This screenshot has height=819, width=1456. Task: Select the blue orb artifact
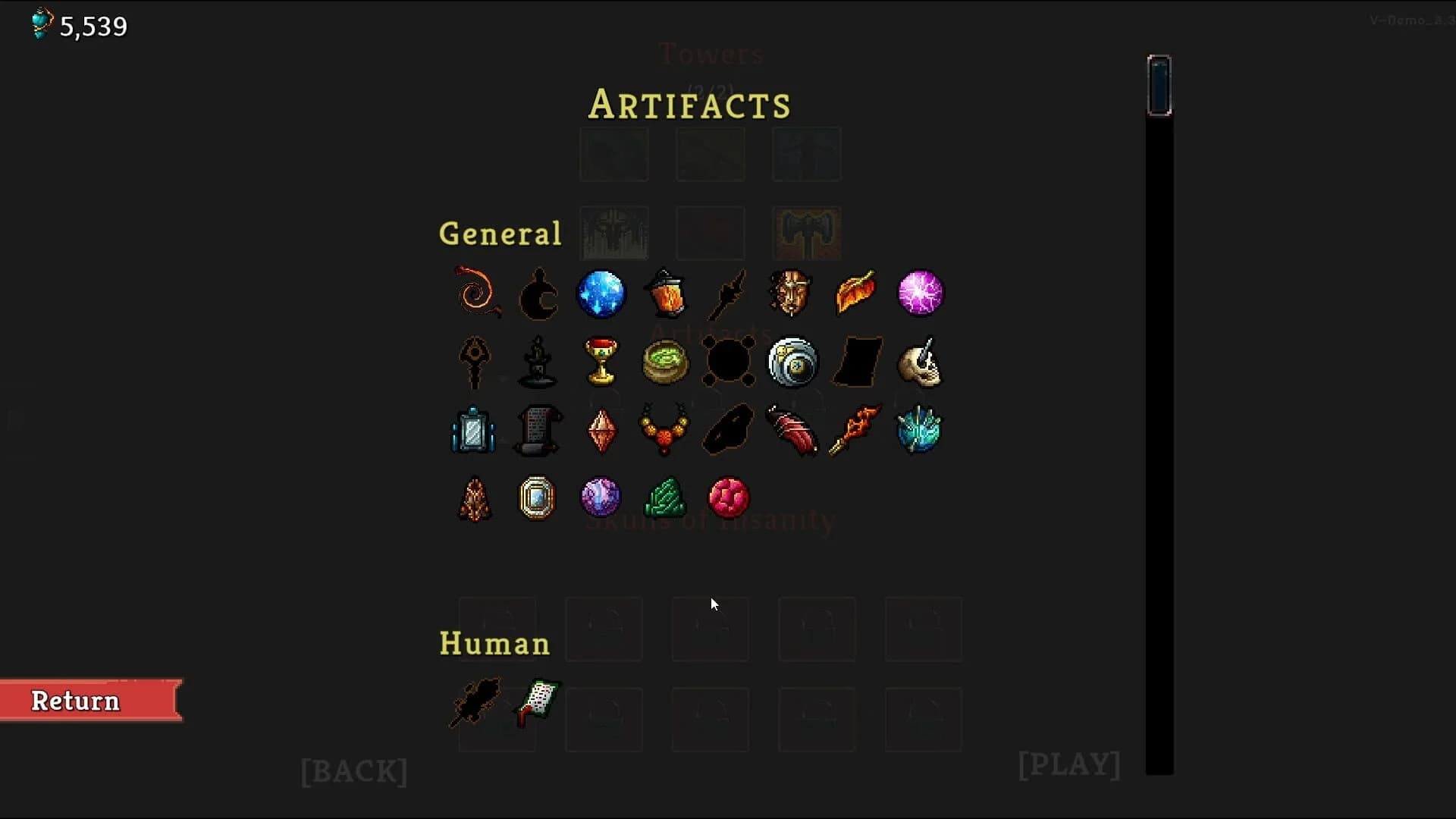[601, 294]
